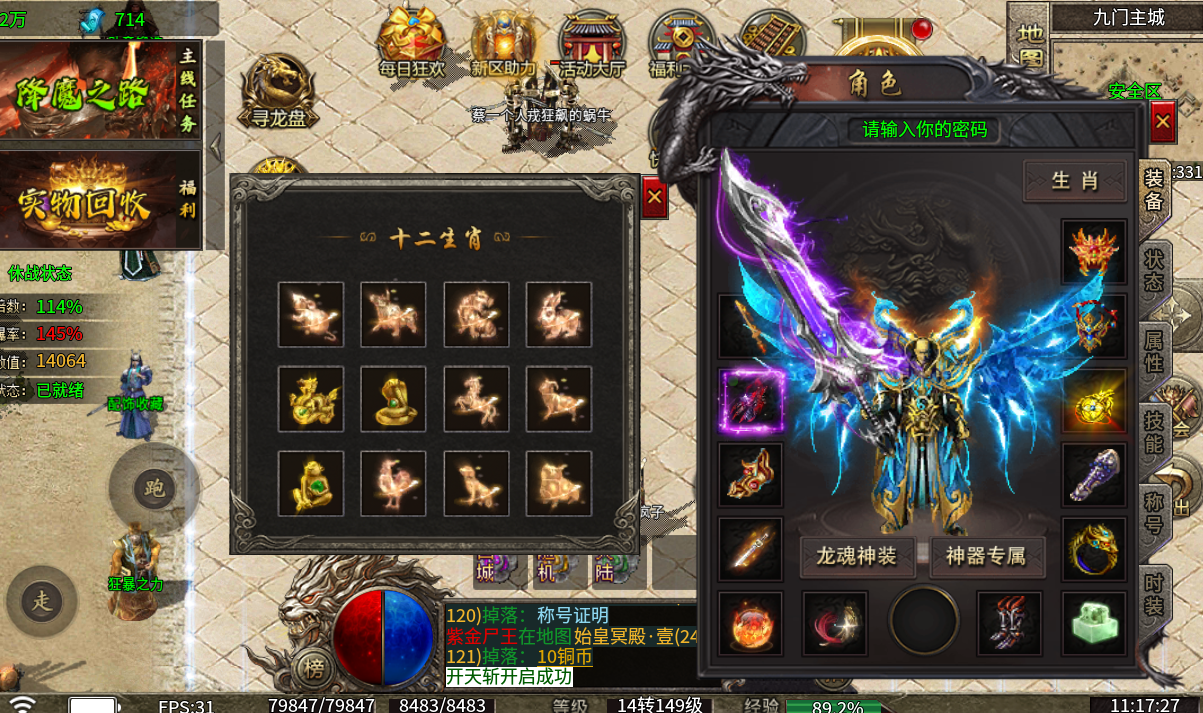Screen dimensions: 1203x713
Task: Select the golden monkey zodiac slot
Action: pos(311,483)
